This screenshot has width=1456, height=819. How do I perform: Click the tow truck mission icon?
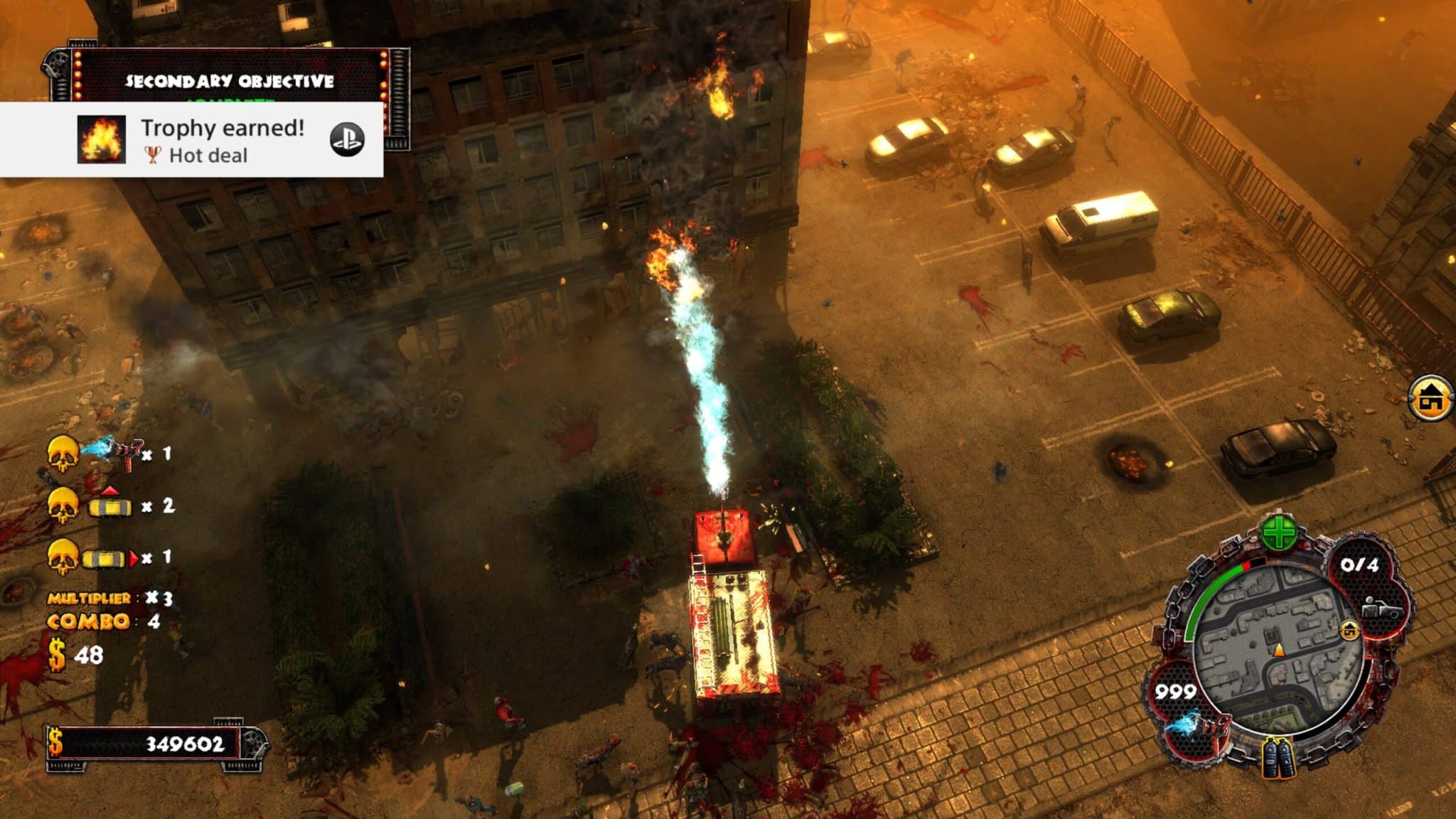(x=1382, y=610)
